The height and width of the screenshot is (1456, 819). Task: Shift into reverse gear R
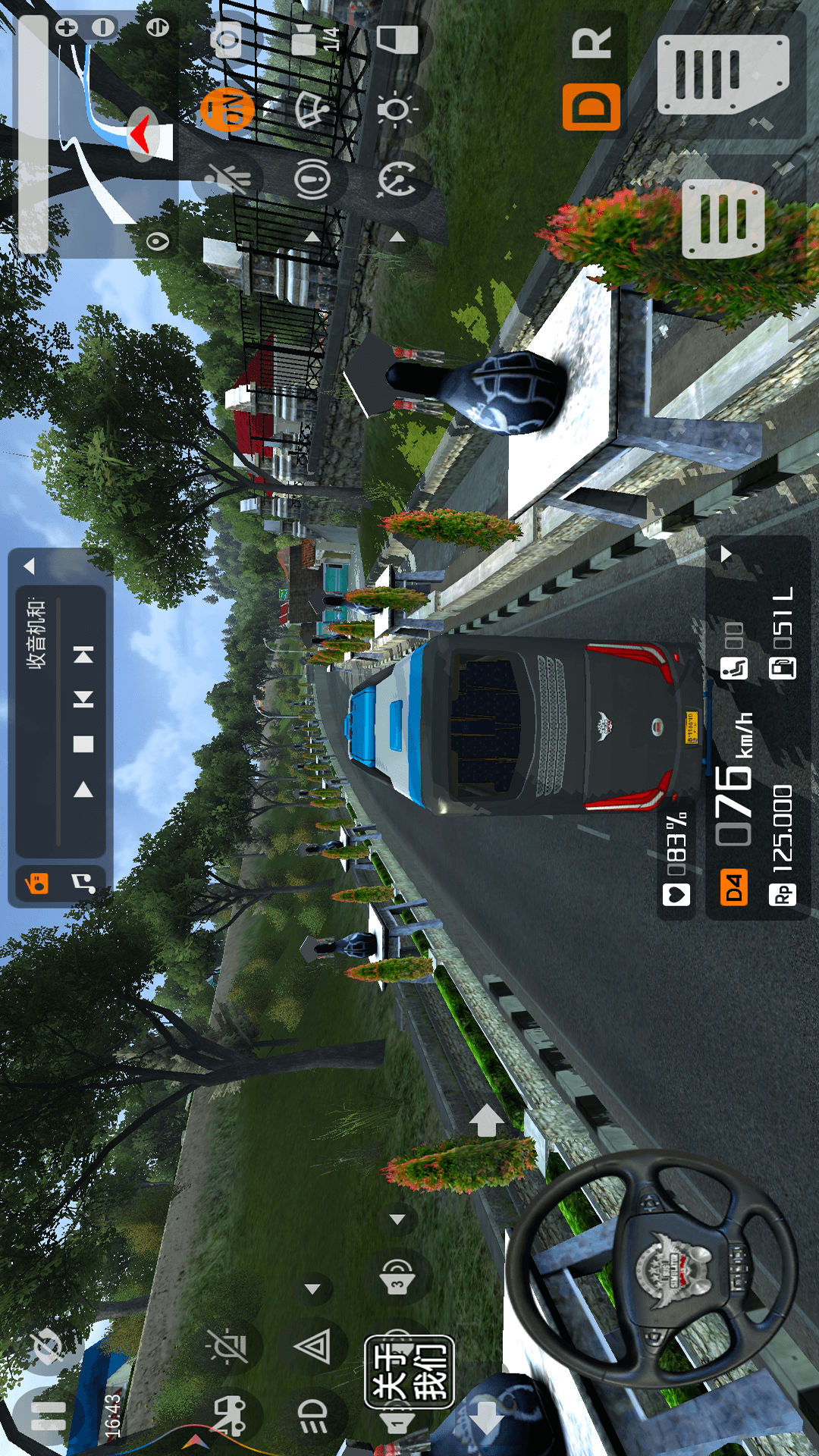(x=591, y=43)
